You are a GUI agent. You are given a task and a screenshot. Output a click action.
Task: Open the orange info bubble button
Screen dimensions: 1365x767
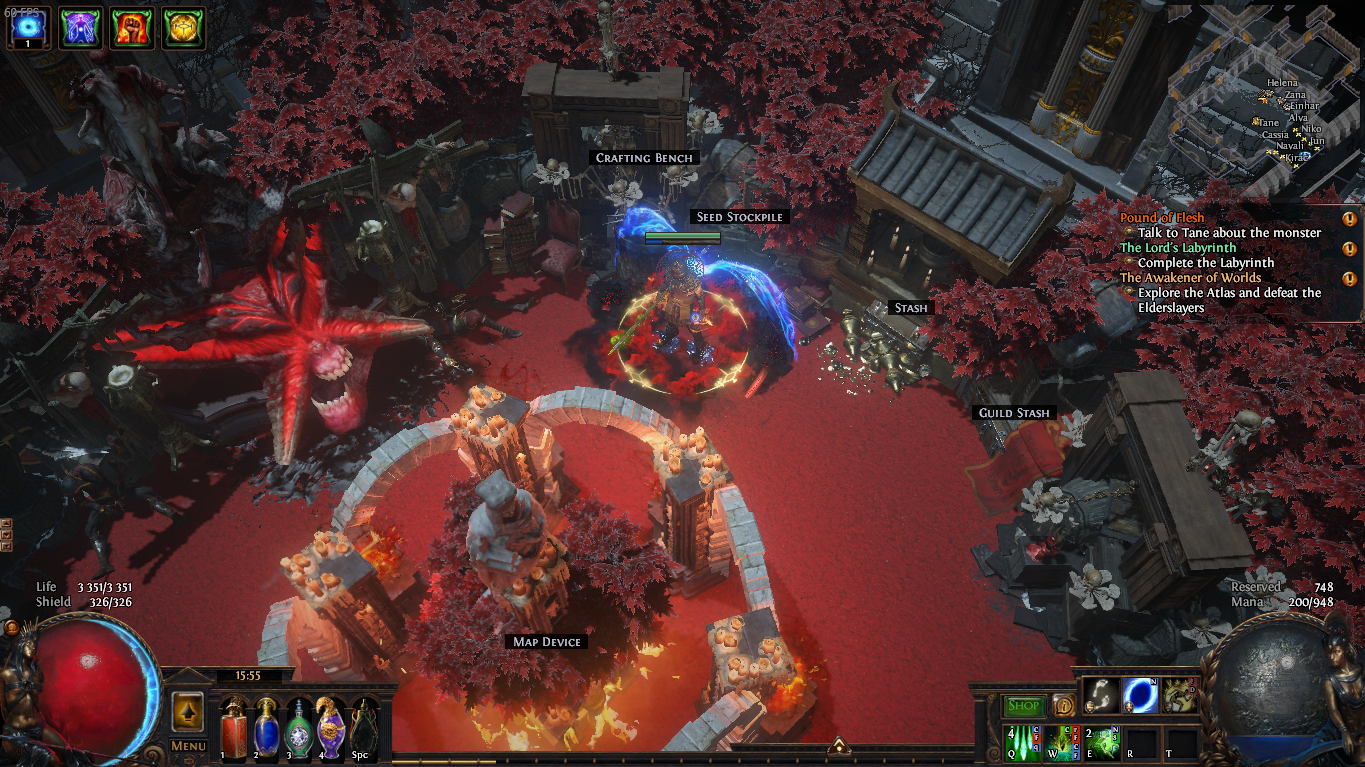(1062, 706)
